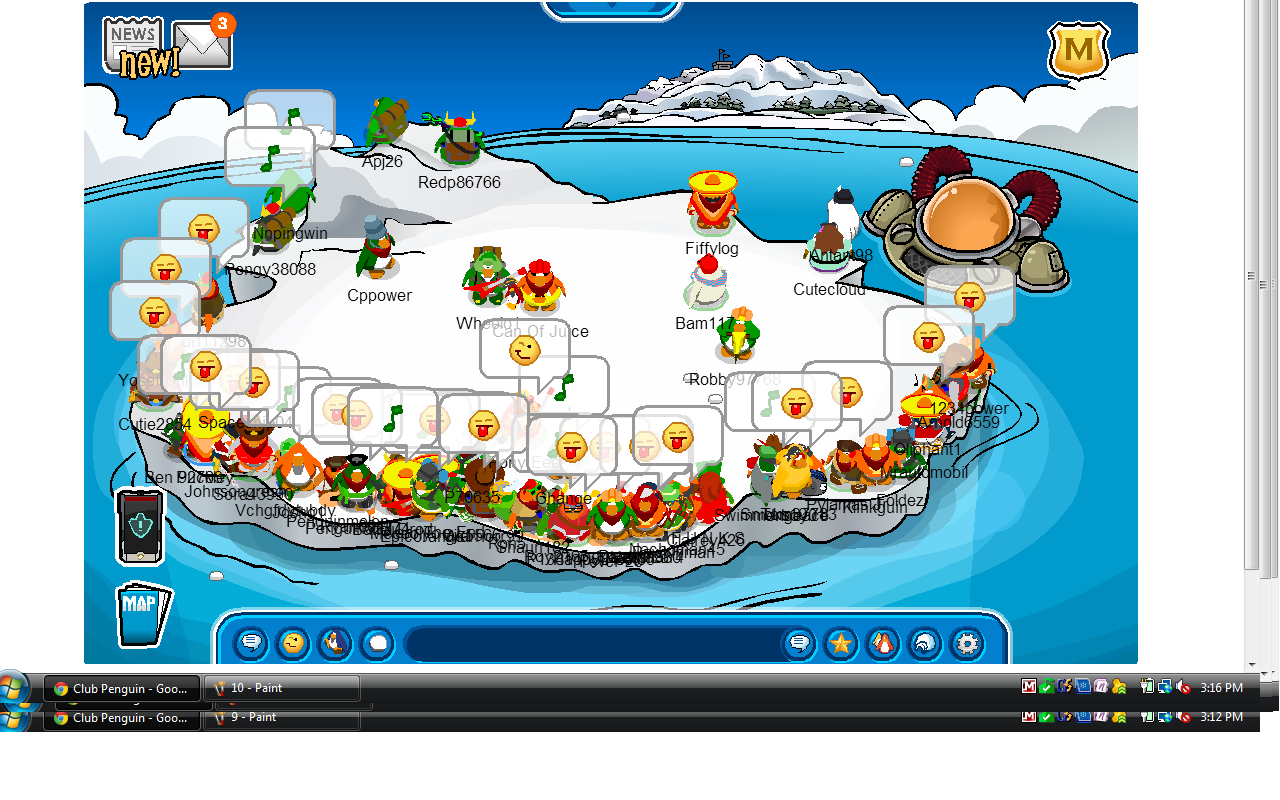The height and width of the screenshot is (800, 1280).
Task: Open the winking face emote menu
Action: pyautogui.click(x=293, y=643)
